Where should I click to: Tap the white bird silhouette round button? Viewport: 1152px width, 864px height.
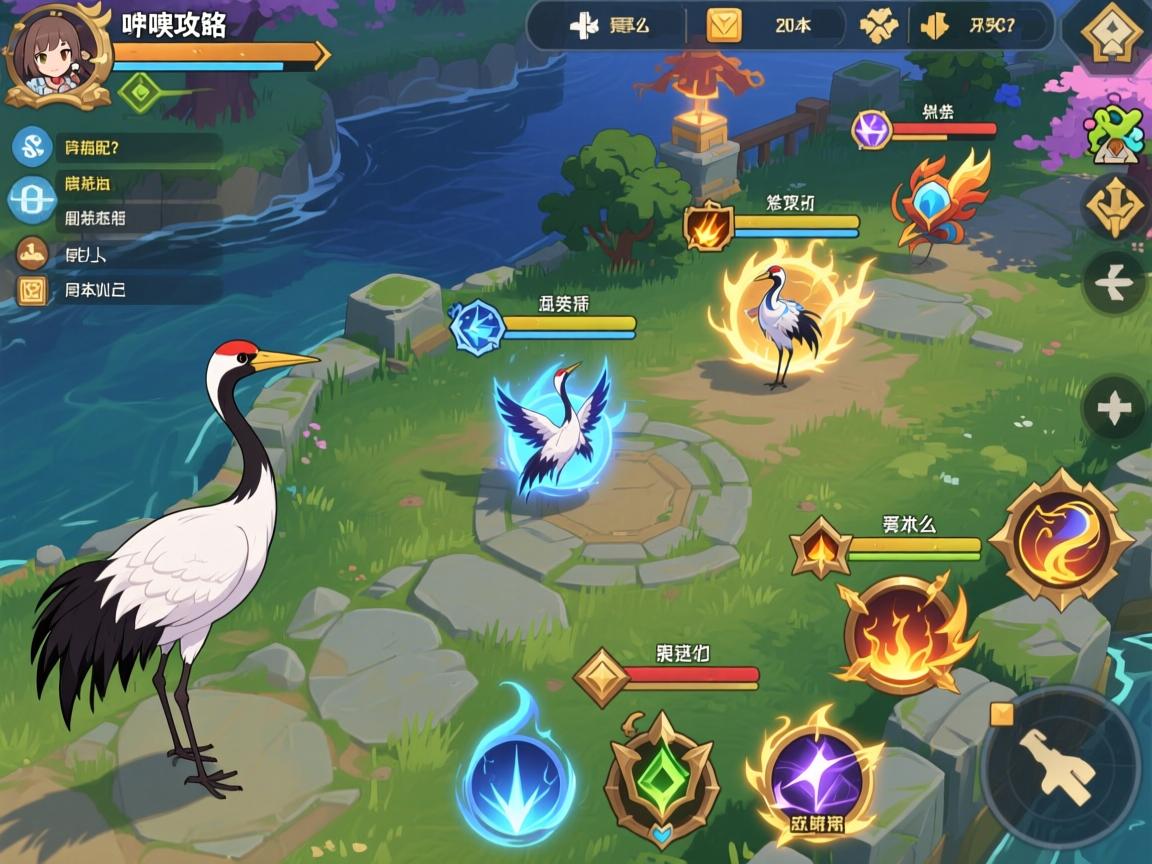1114,283
